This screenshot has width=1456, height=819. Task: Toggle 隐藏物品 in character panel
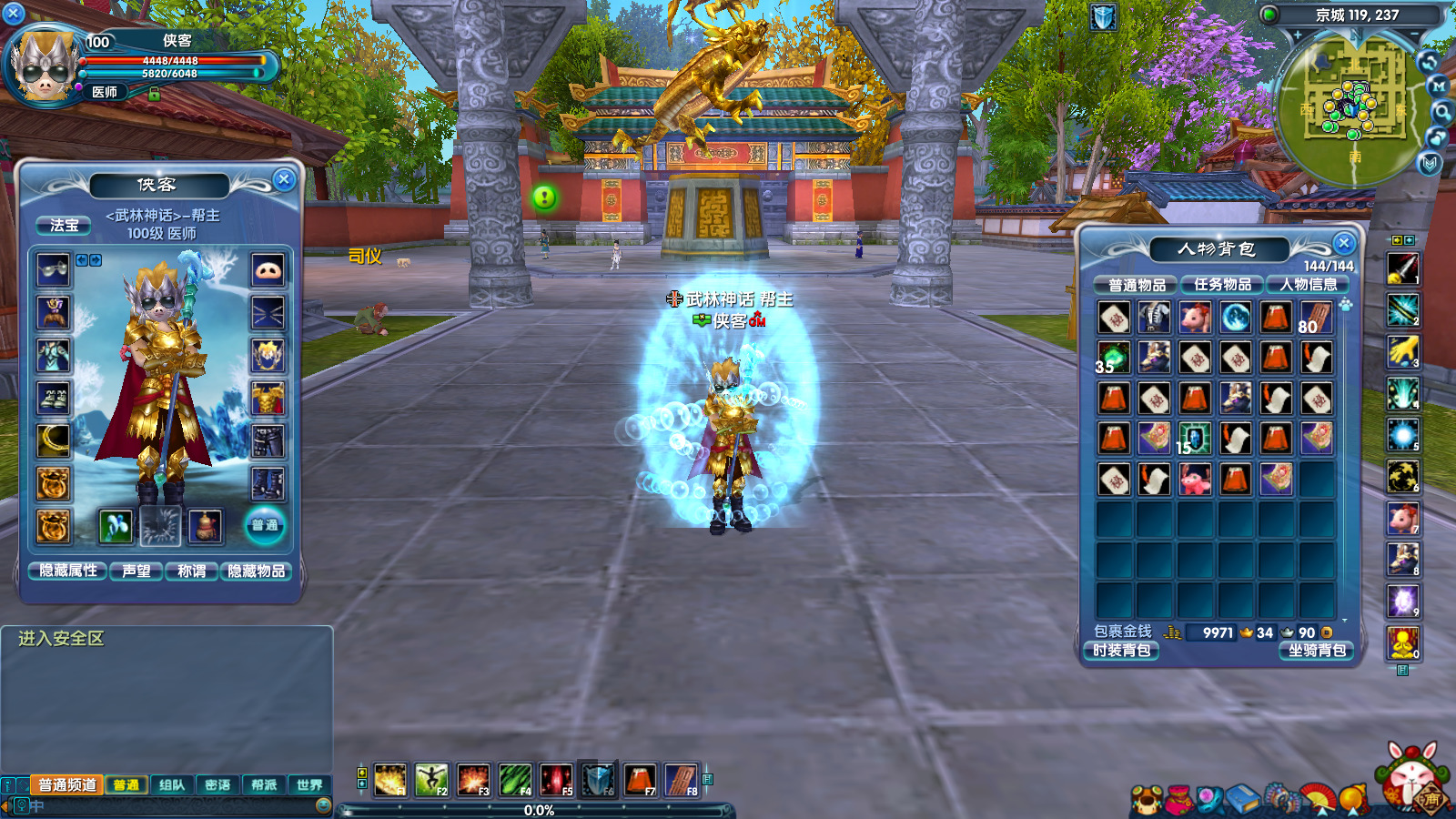[x=257, y=571]
